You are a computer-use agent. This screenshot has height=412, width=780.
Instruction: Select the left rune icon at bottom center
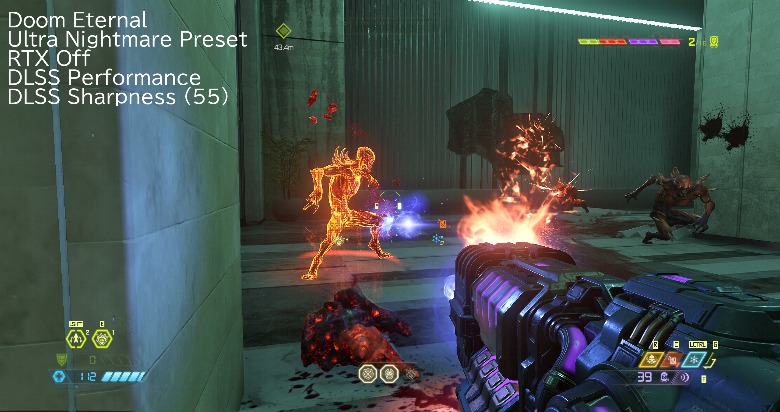368,373
